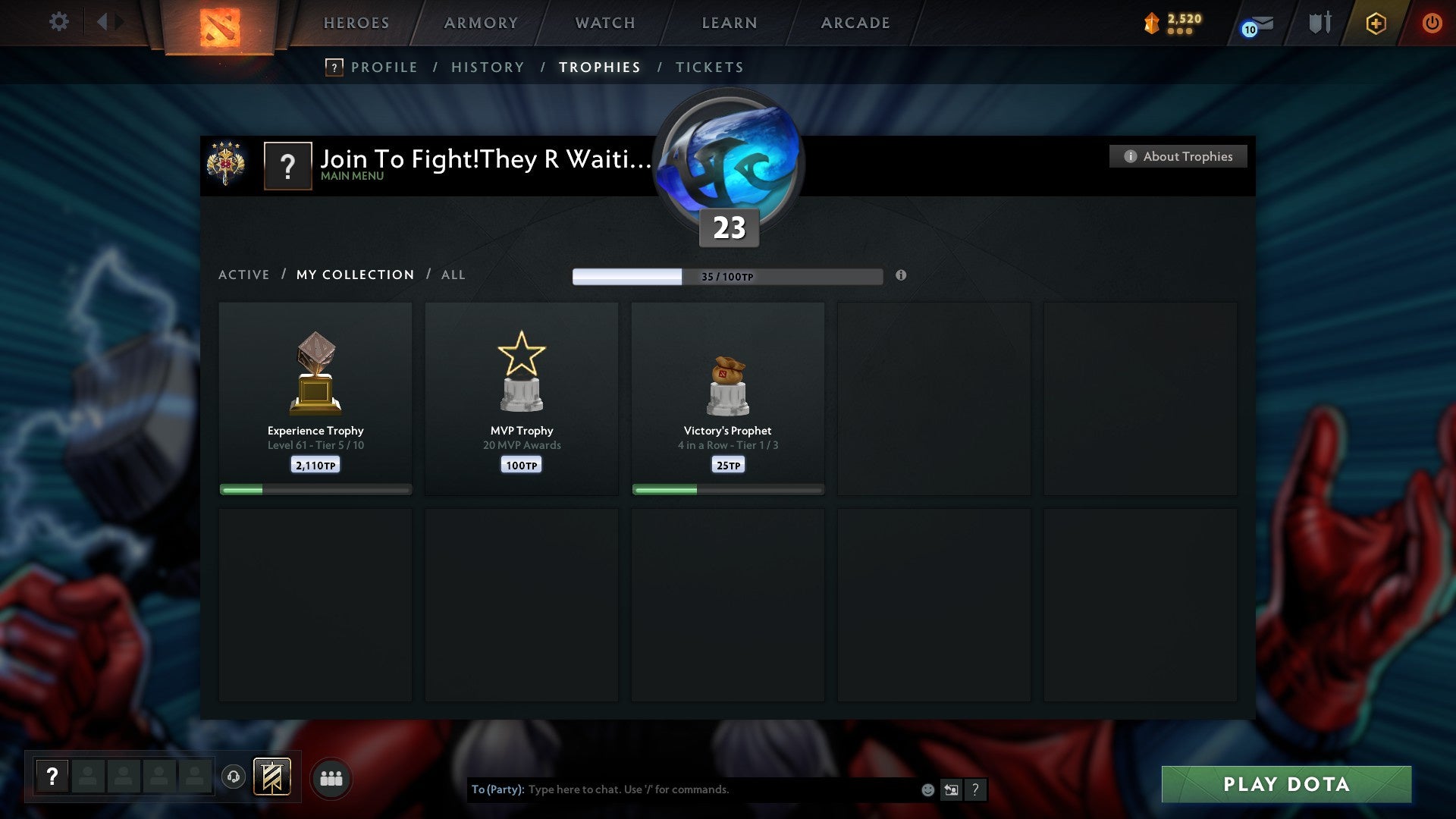The width and height of the screenshot is (1456, 819).
Task: Open the TICKETS tab
Action: coord(709,67)
